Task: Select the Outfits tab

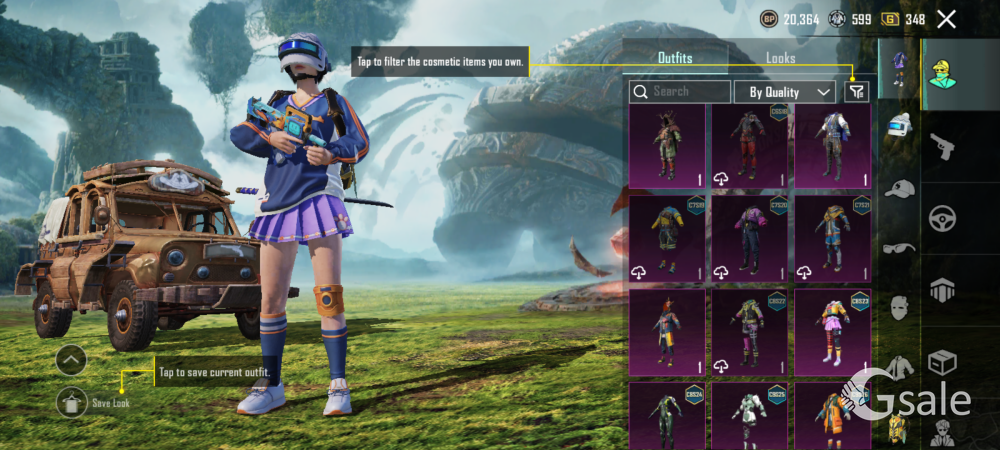Action: point(675,58)
